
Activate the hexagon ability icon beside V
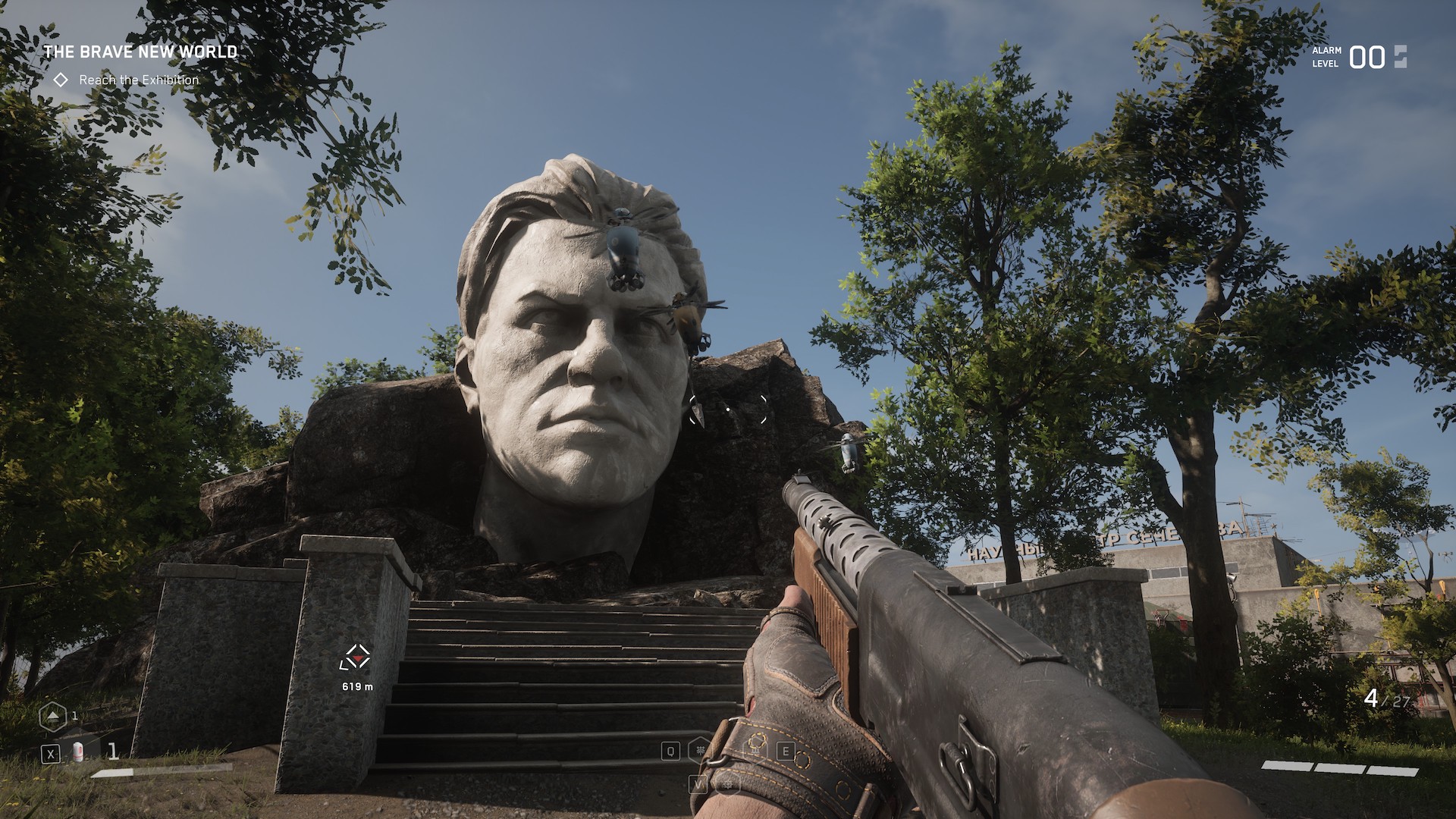728,783
